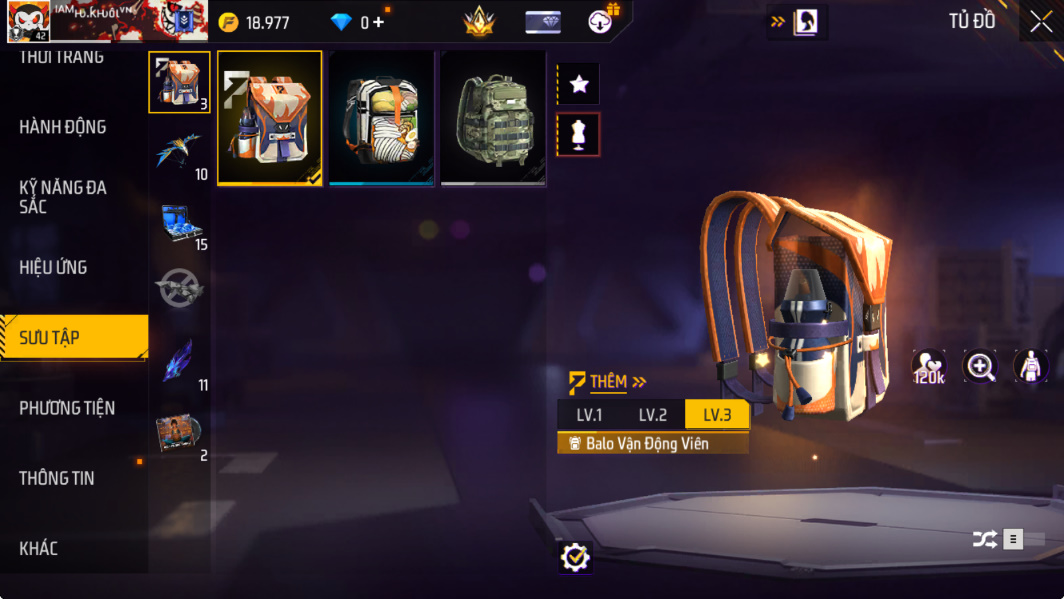Close the wardrobe with the X button
The width and height of the screenshot is (1064, 599).
(x=1041, y=22)
